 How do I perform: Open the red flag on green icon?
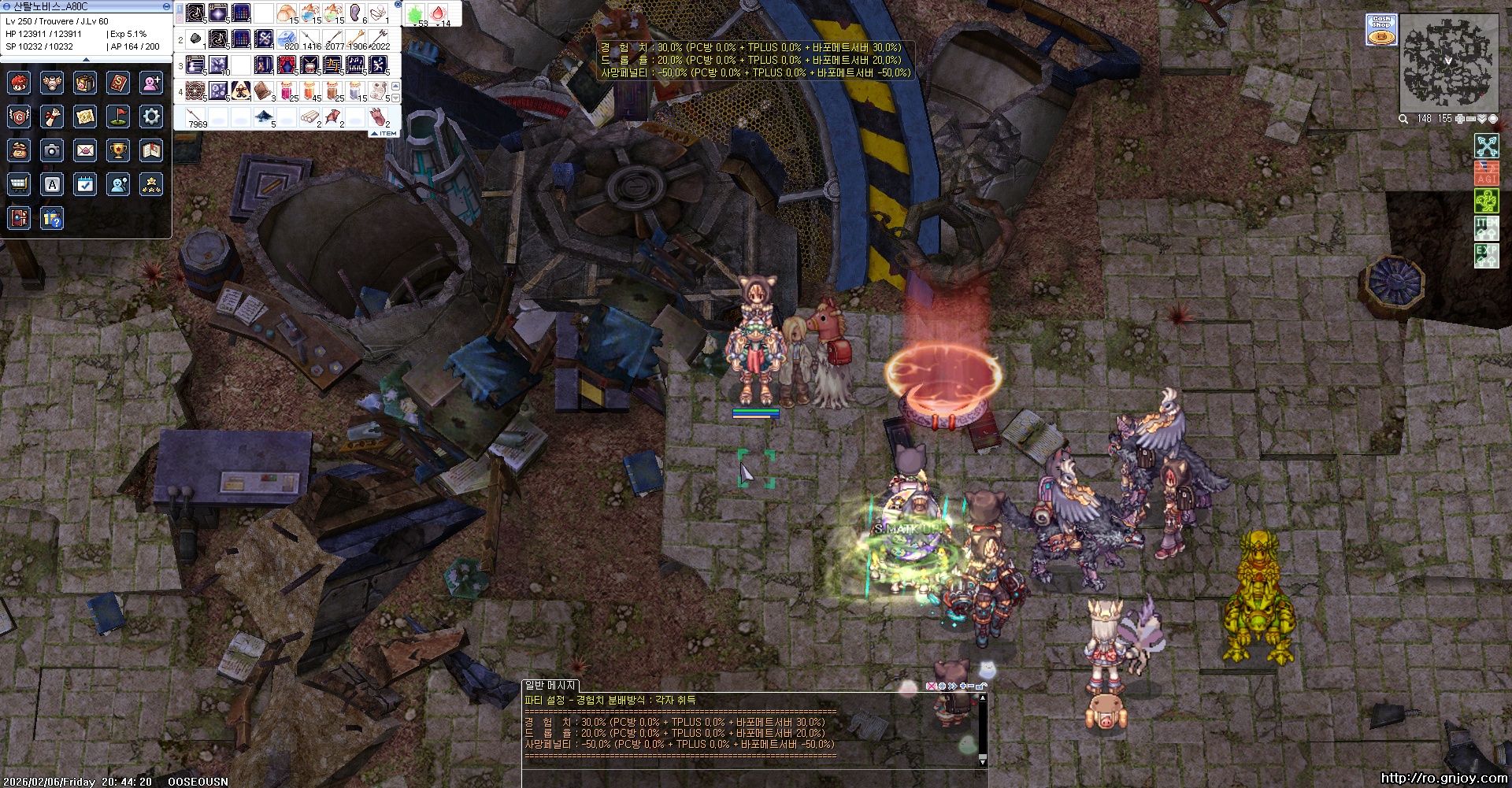tap(118, 117)
